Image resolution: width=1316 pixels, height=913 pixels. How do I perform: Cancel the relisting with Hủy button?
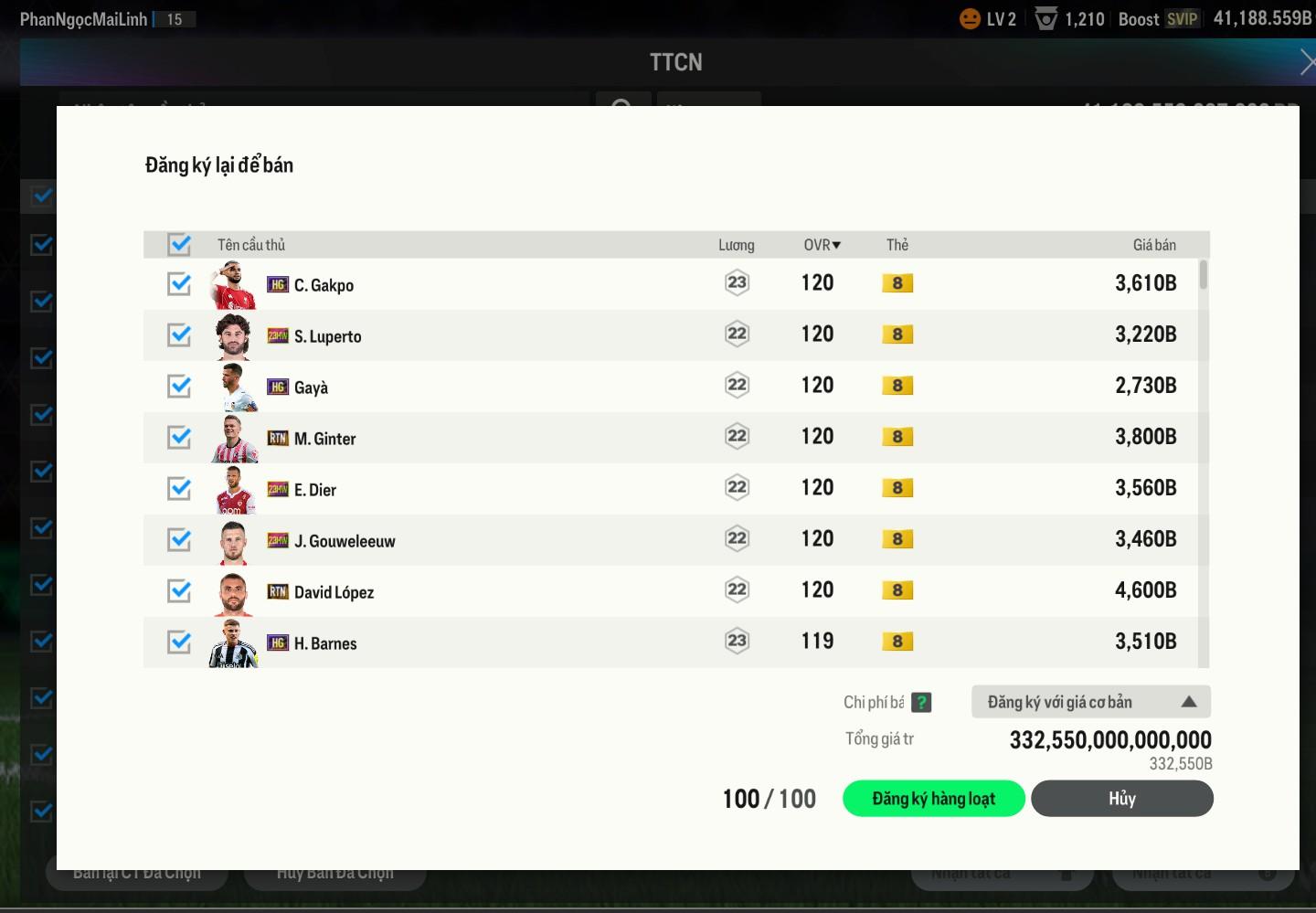click(x=1121, y=799)
